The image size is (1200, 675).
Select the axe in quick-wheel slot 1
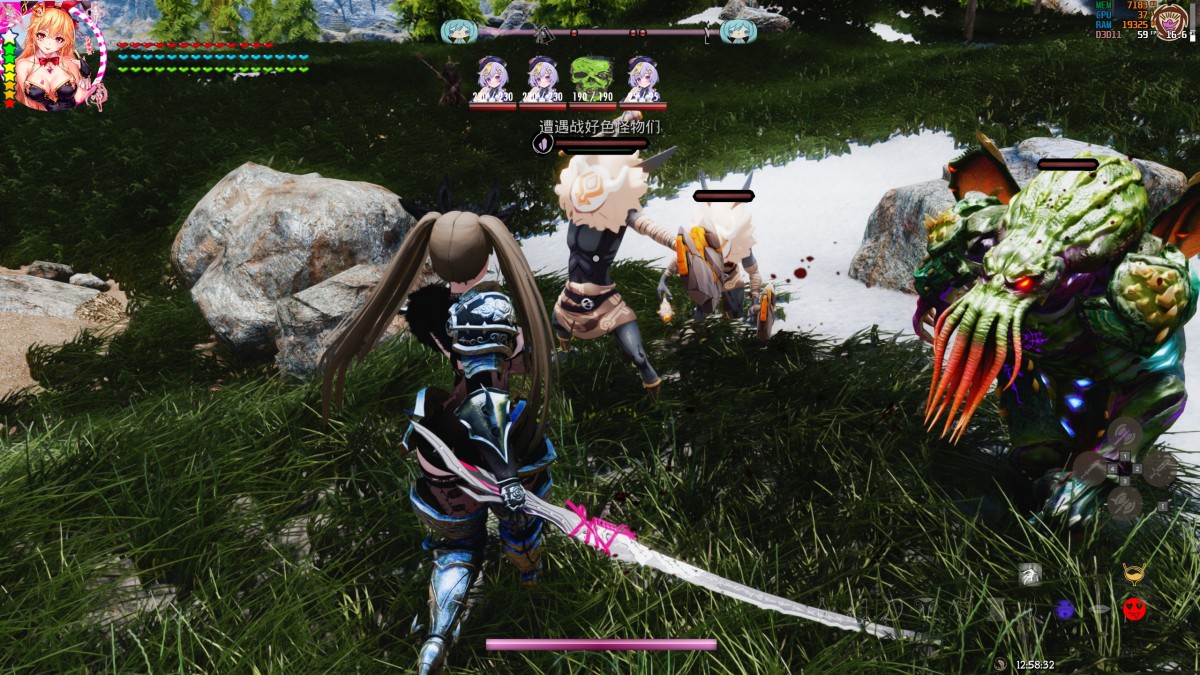point(1123,434)
